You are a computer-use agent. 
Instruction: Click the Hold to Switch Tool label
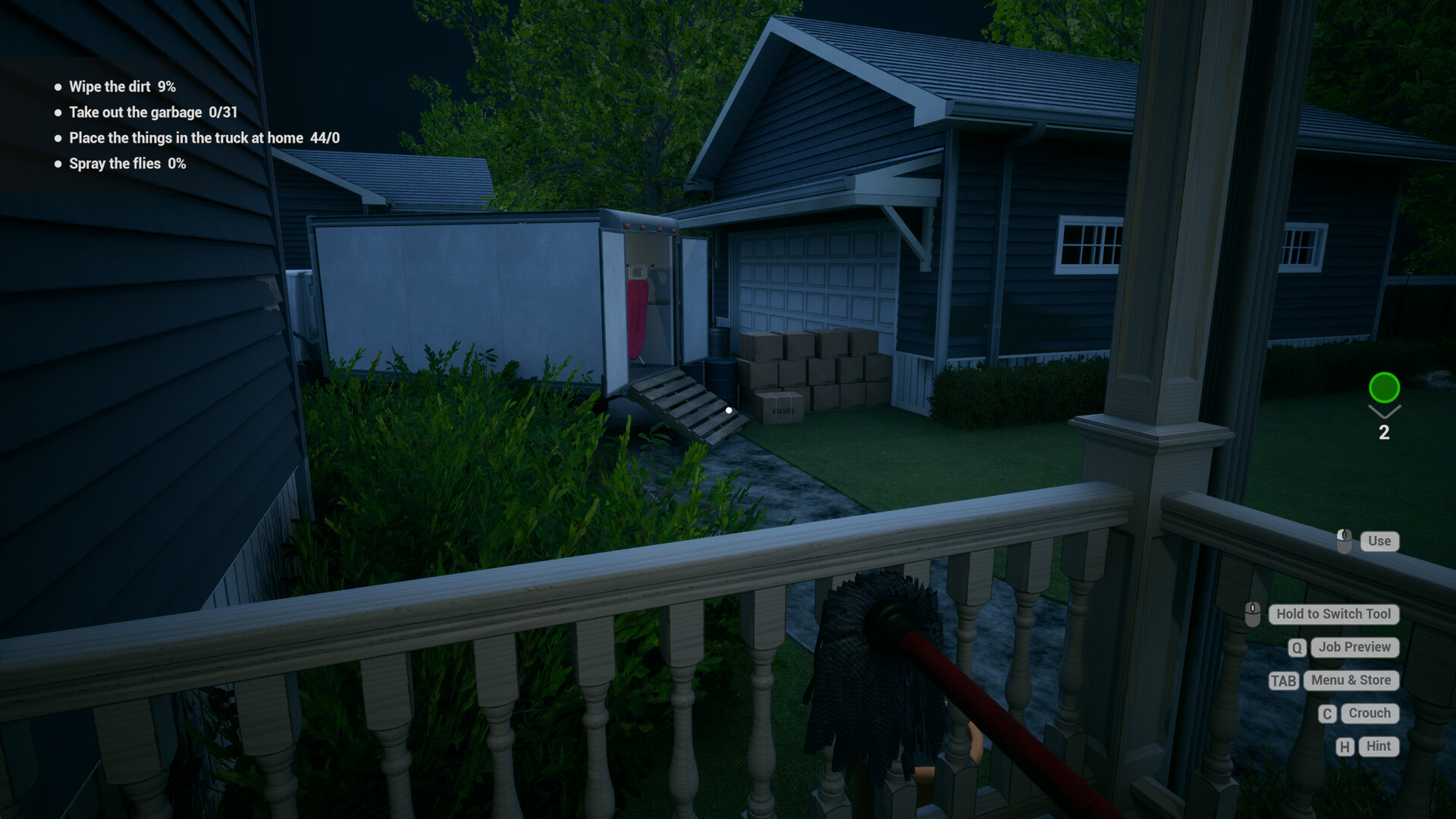tap(1333, 614)
